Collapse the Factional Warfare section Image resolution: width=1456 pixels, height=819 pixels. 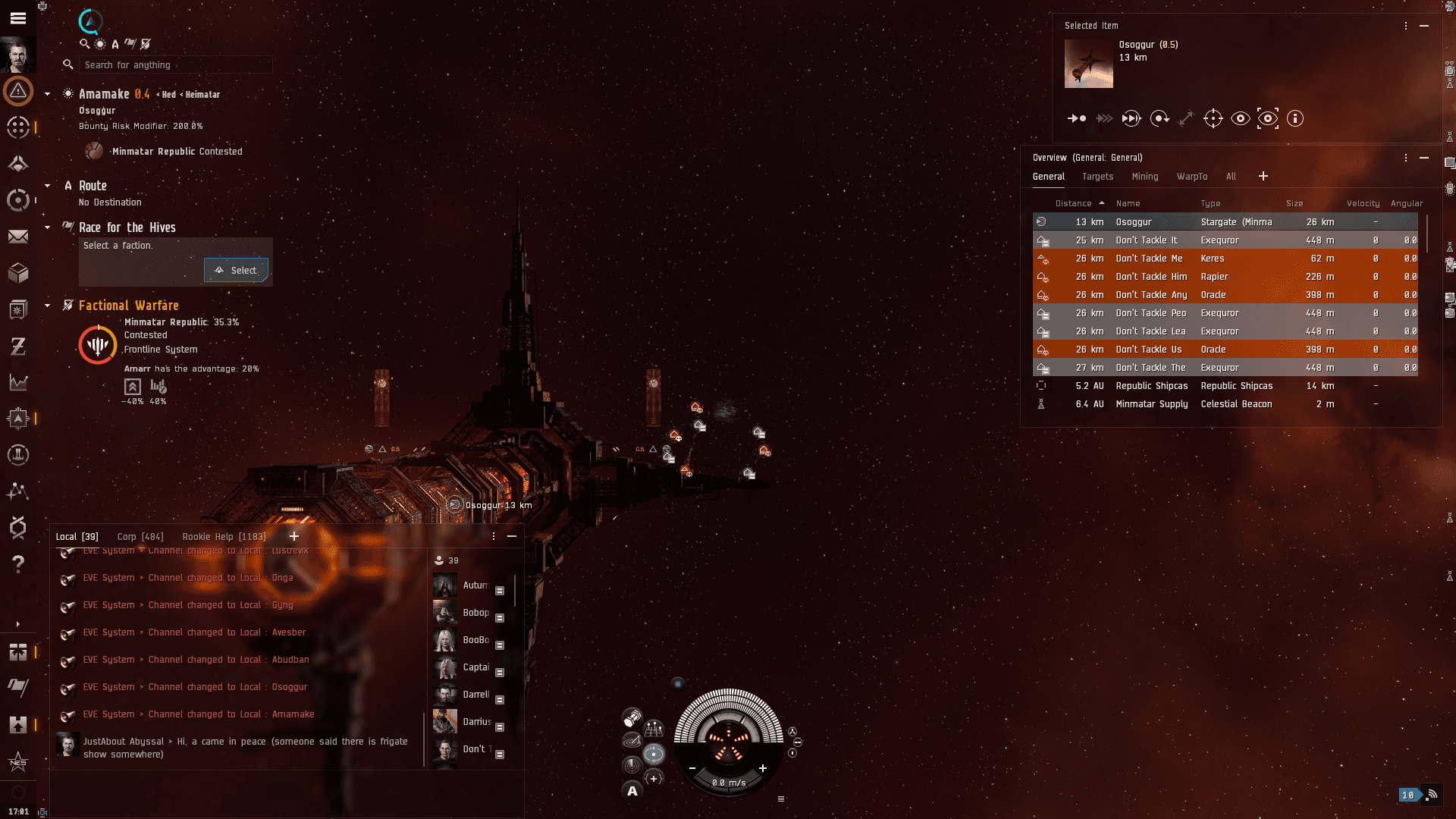[x=48, y=306]
